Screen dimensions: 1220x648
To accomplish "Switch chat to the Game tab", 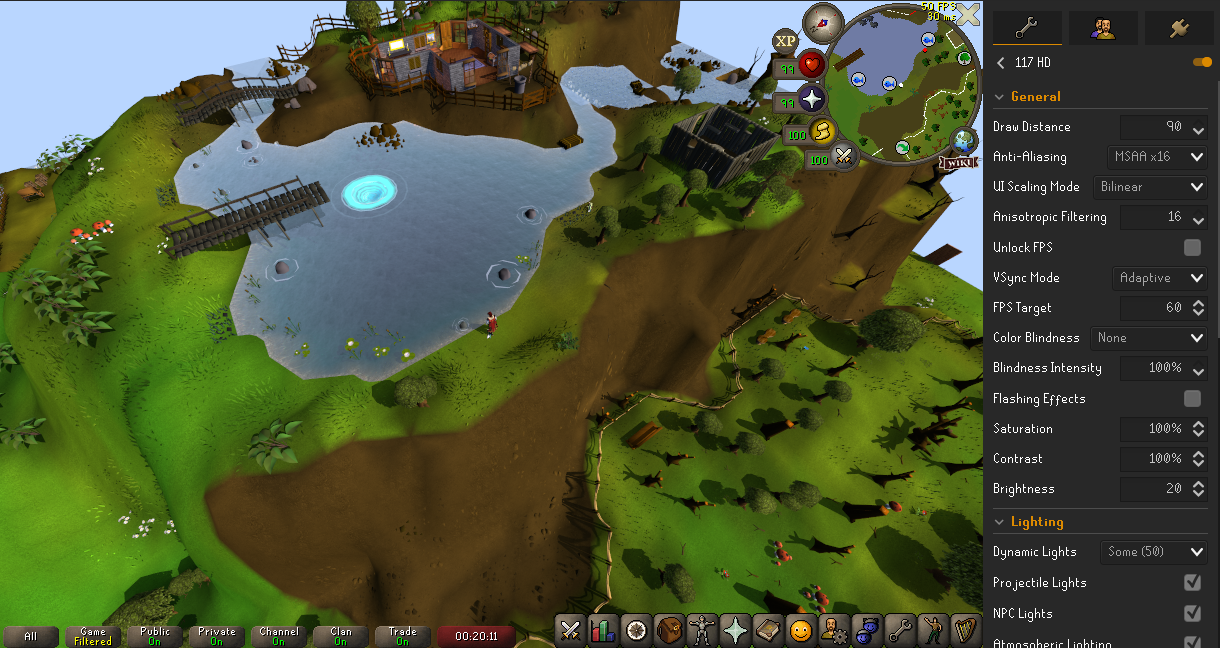I will [93, 636].
